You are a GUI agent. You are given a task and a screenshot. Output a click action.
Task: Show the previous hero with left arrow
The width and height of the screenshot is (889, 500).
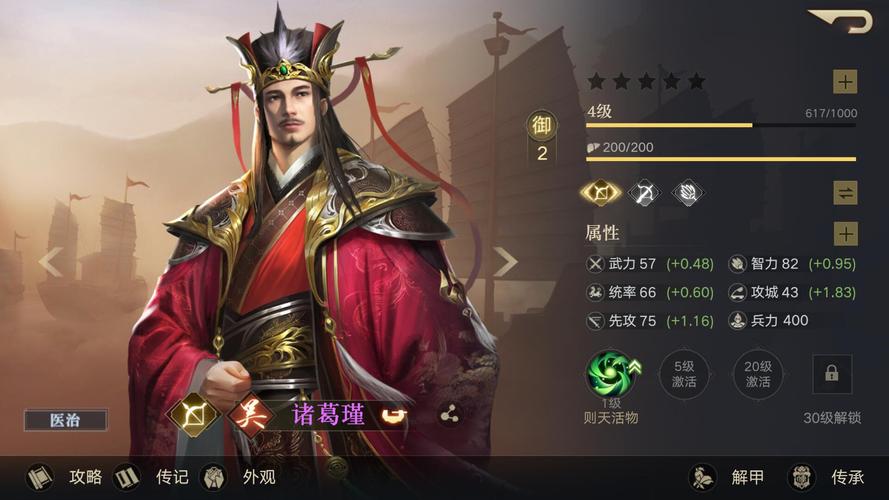50,262
